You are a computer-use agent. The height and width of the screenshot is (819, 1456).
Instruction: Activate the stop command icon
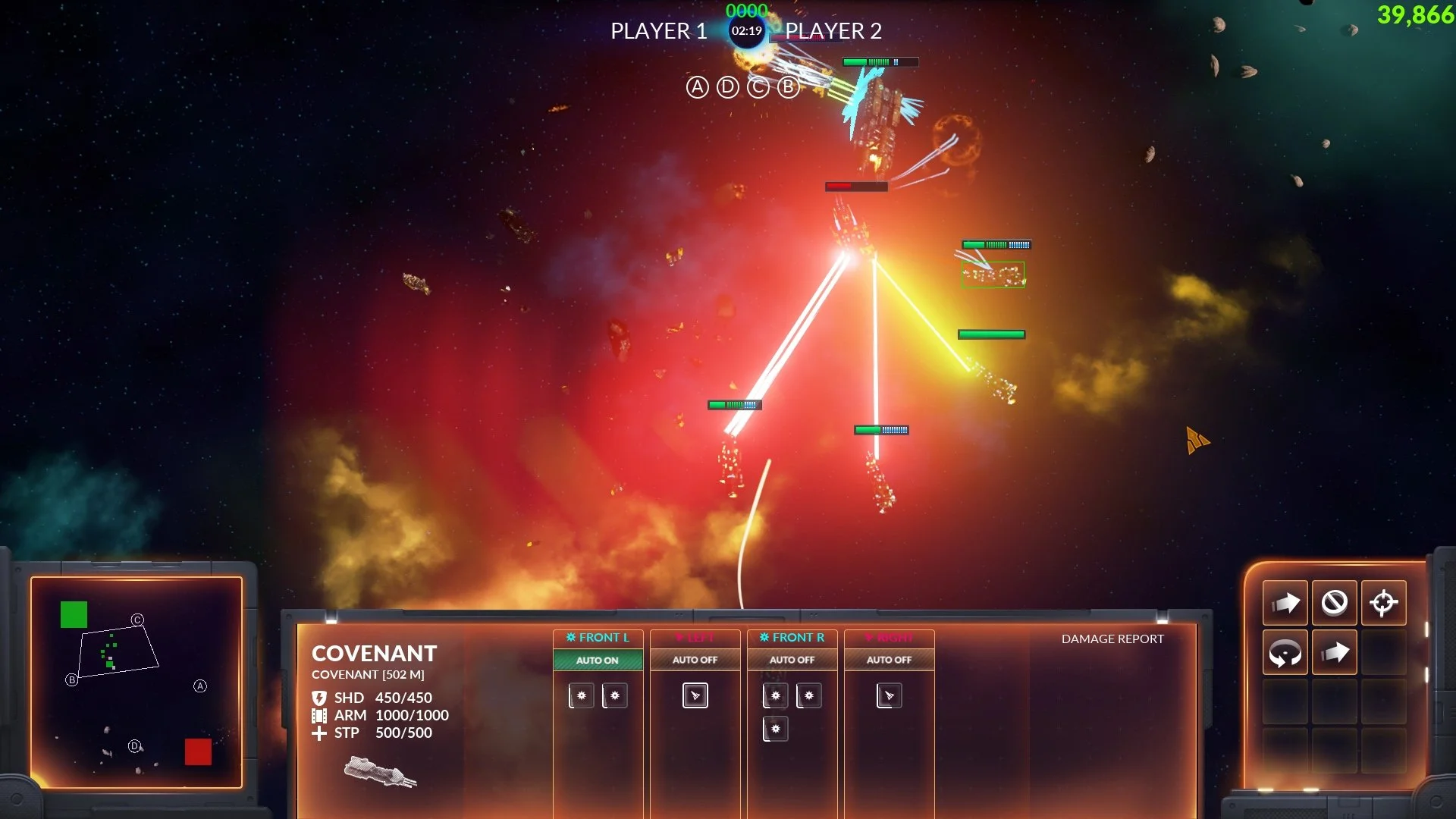click(x=1334, y=603)
